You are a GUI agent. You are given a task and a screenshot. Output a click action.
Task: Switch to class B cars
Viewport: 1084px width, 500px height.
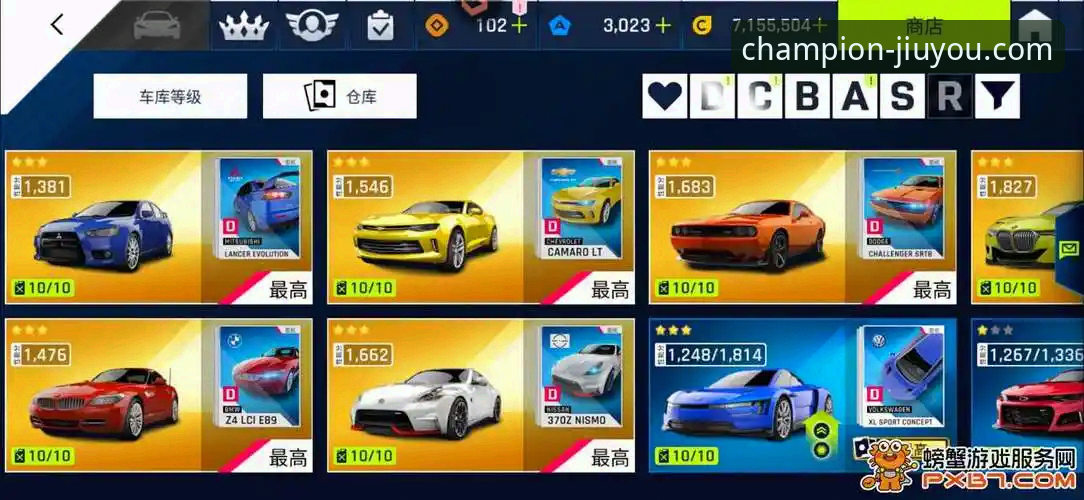pyautogui.click(x=807, y=97)
